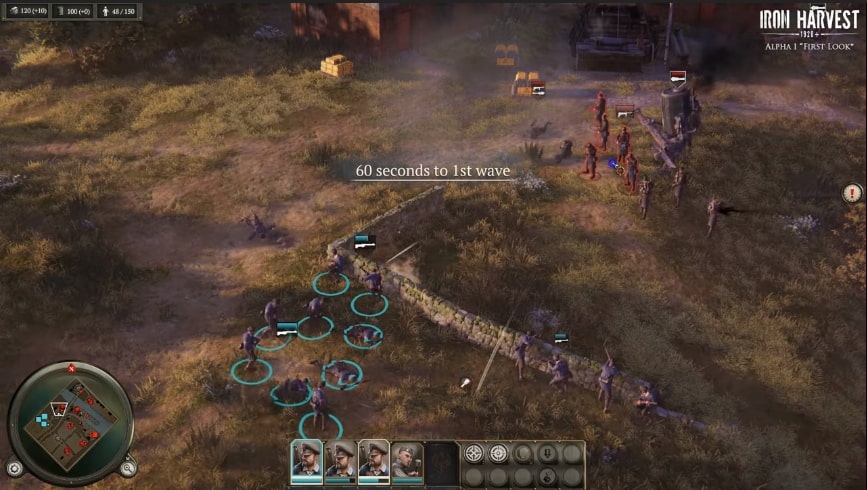Click the gear button beside the minimap

(14, 468)
